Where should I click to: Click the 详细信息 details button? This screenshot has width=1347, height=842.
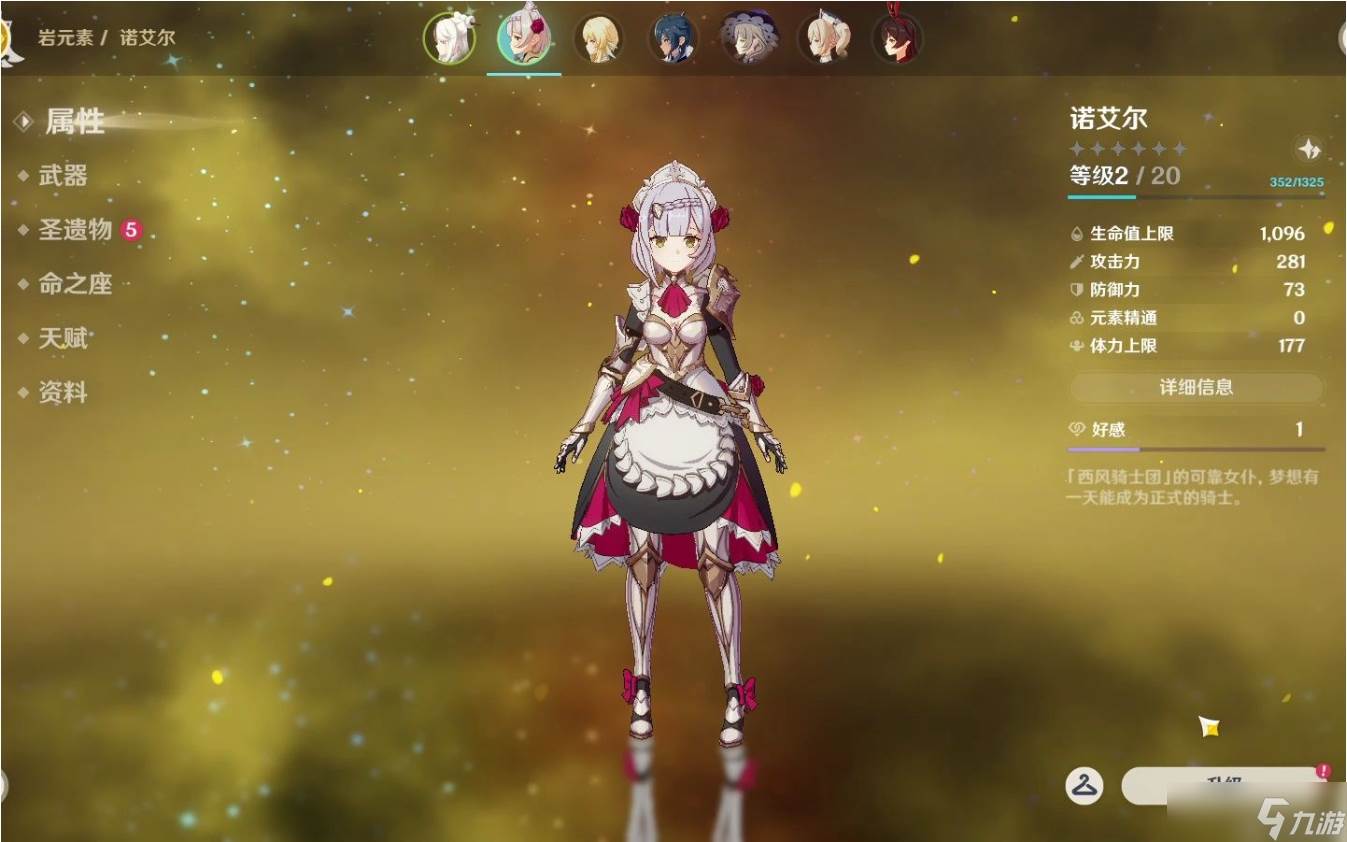(1196, 387)
